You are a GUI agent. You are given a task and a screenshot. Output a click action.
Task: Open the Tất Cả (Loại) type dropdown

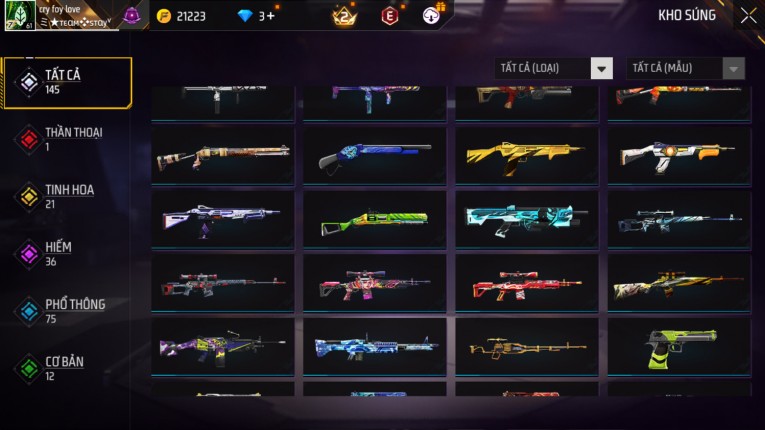click(x=554, y=68)
